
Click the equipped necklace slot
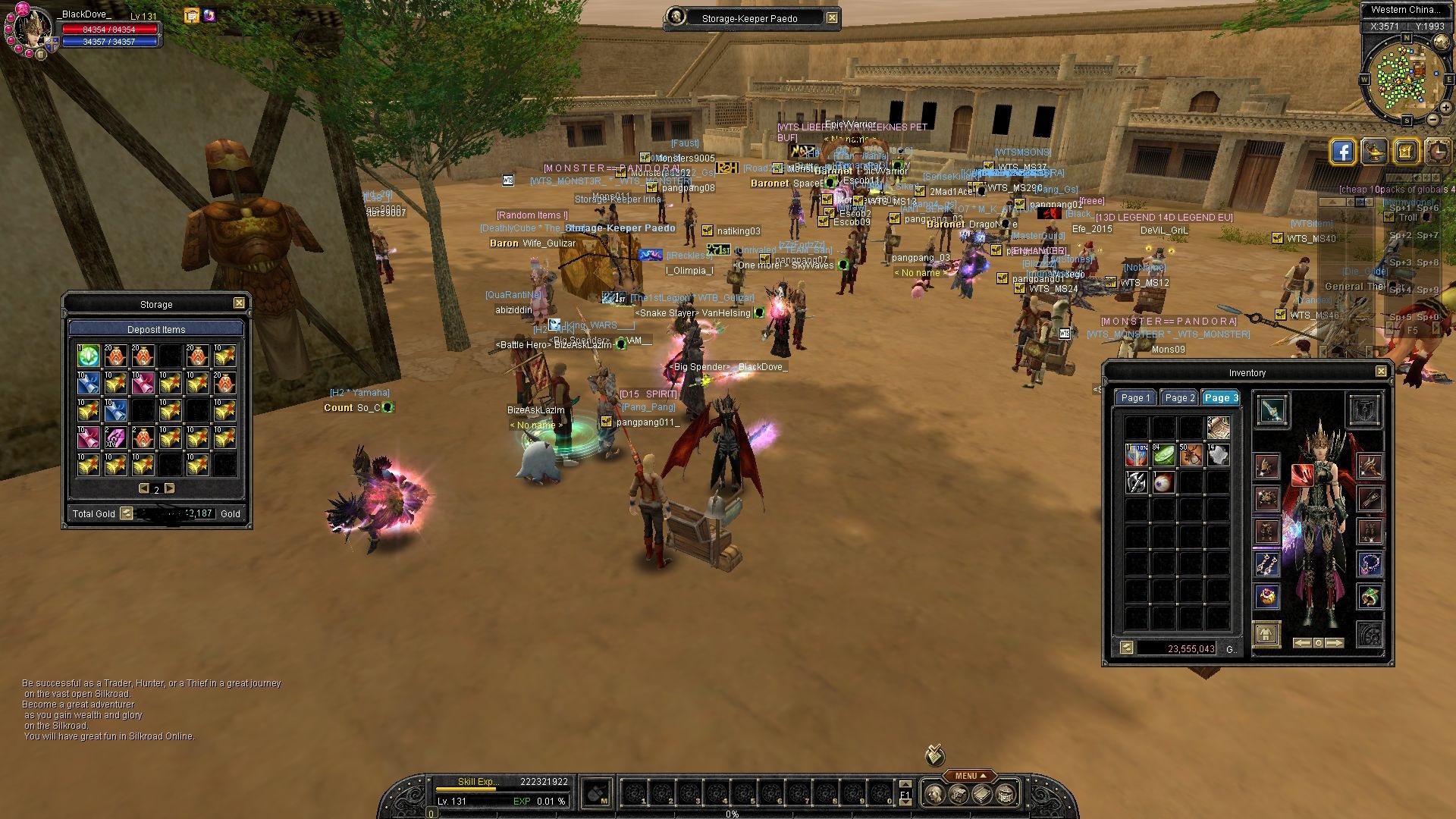tap(1370, 563)
